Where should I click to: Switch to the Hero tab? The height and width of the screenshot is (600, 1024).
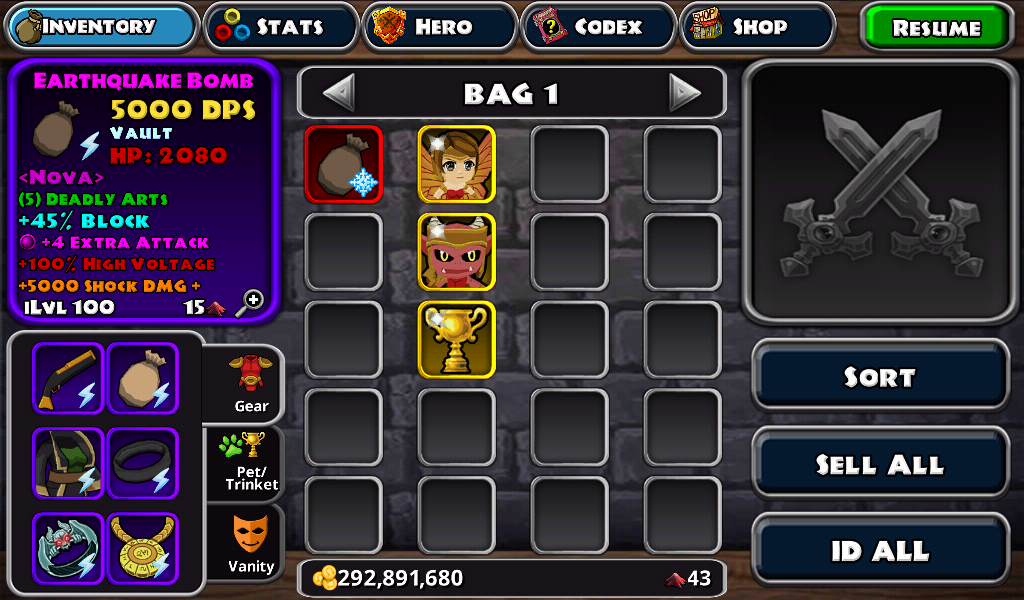[439, 27]
